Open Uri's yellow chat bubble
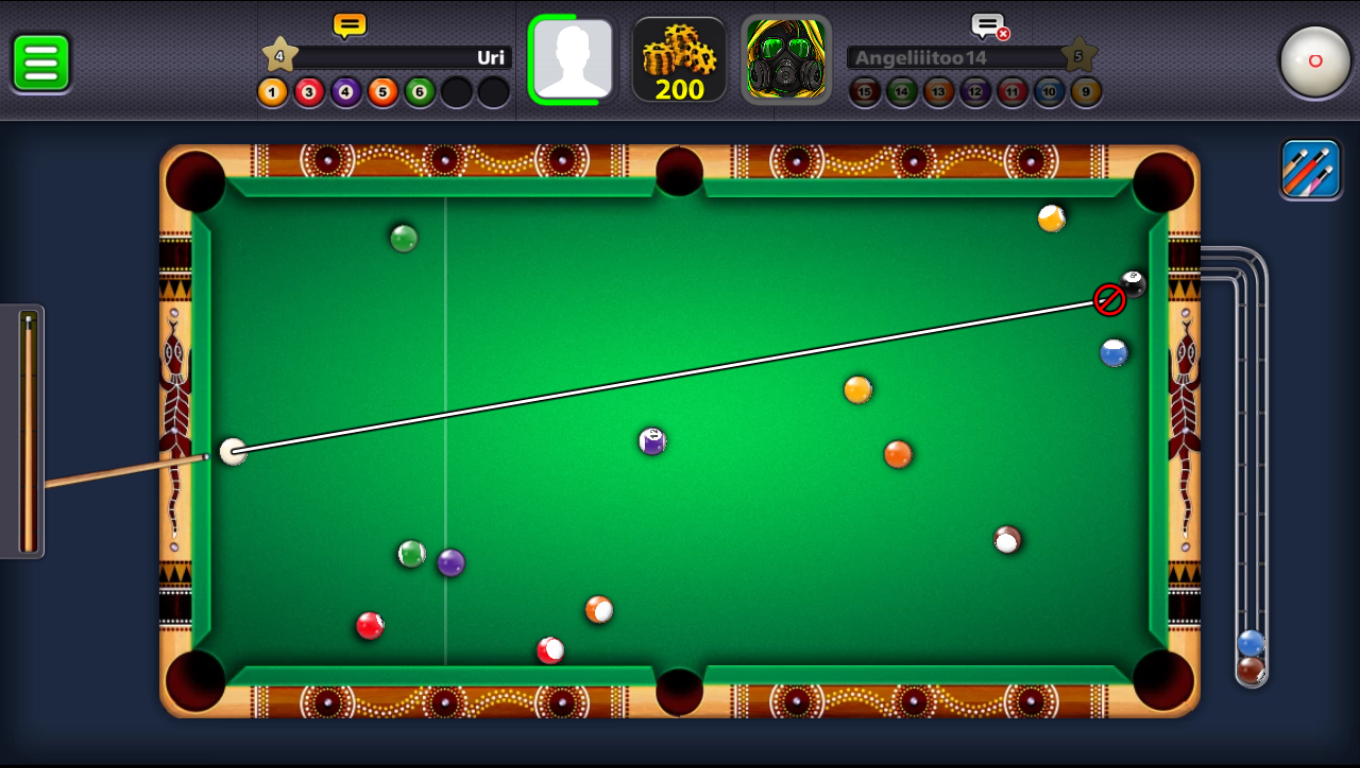This screenshot has height=768, width=1360. click(x=349, y=25)
